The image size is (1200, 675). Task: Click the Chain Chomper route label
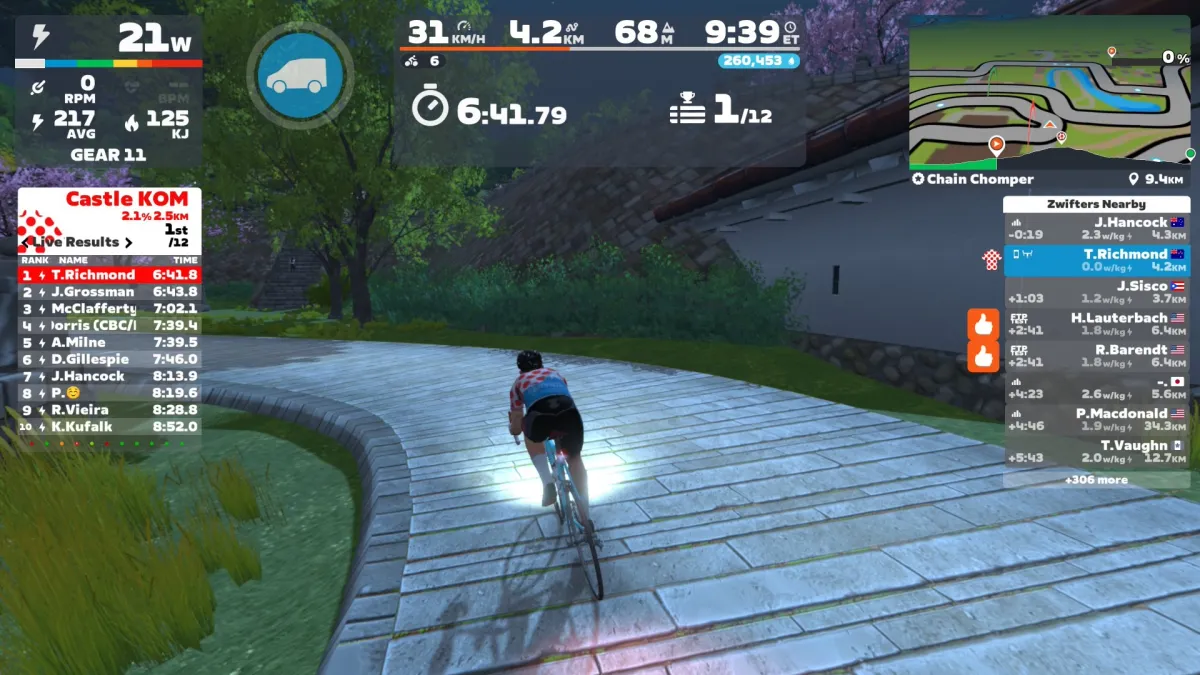pos(972,180)
